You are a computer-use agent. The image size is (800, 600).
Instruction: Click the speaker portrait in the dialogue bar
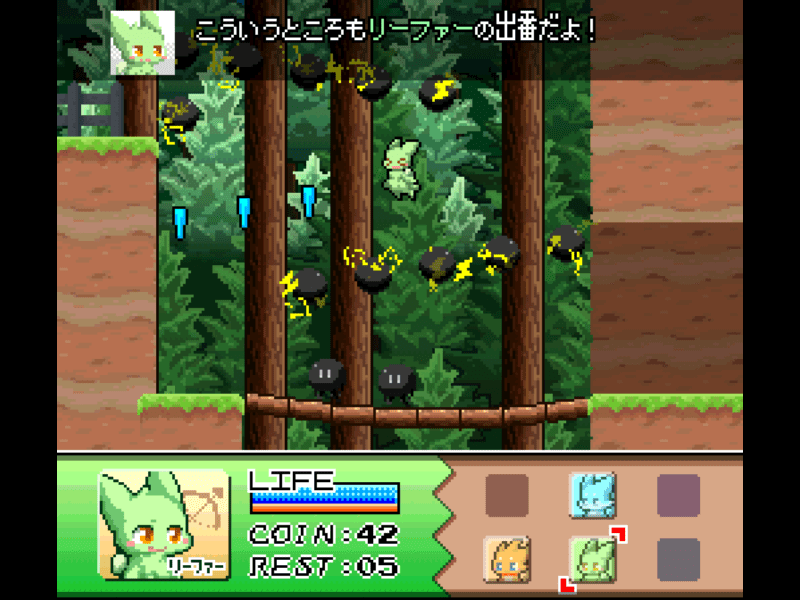coord(142,42)
